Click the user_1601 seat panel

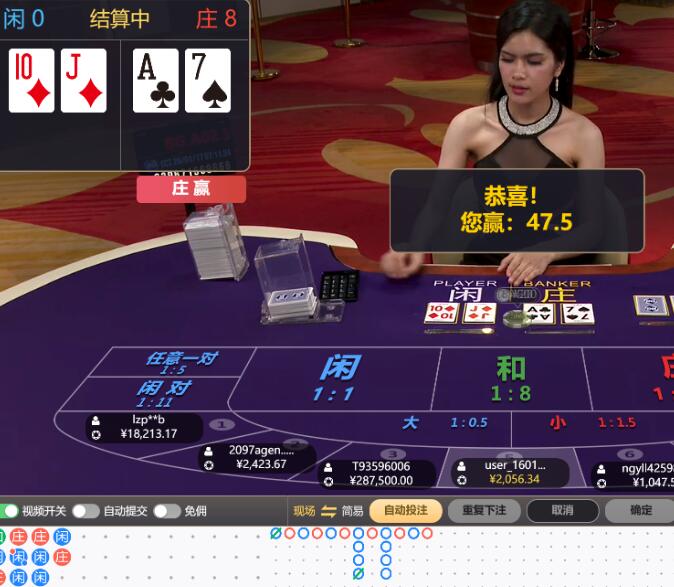click(510, 472)
